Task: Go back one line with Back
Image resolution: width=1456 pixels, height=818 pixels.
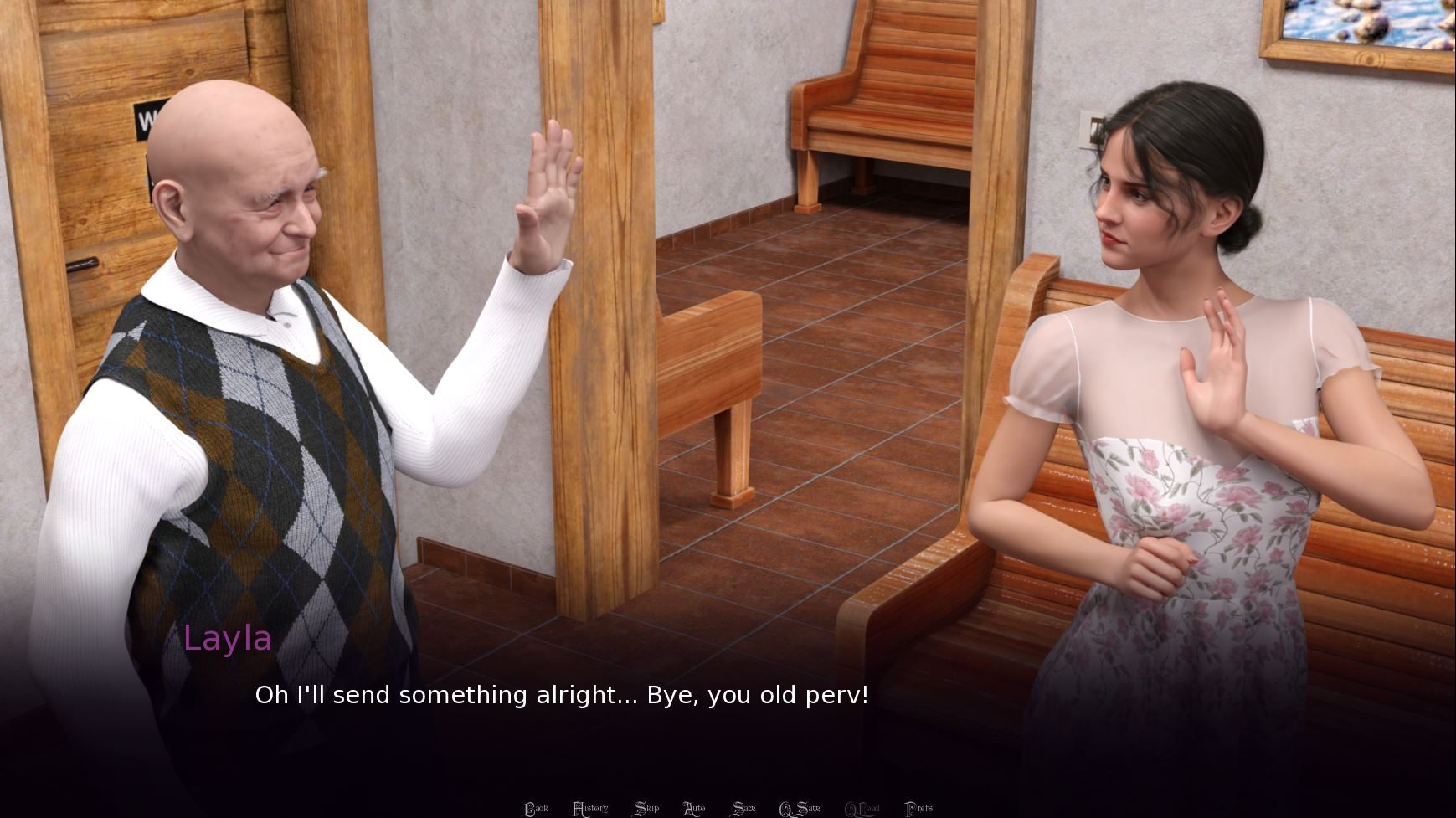Action: (x=536, y=808)
